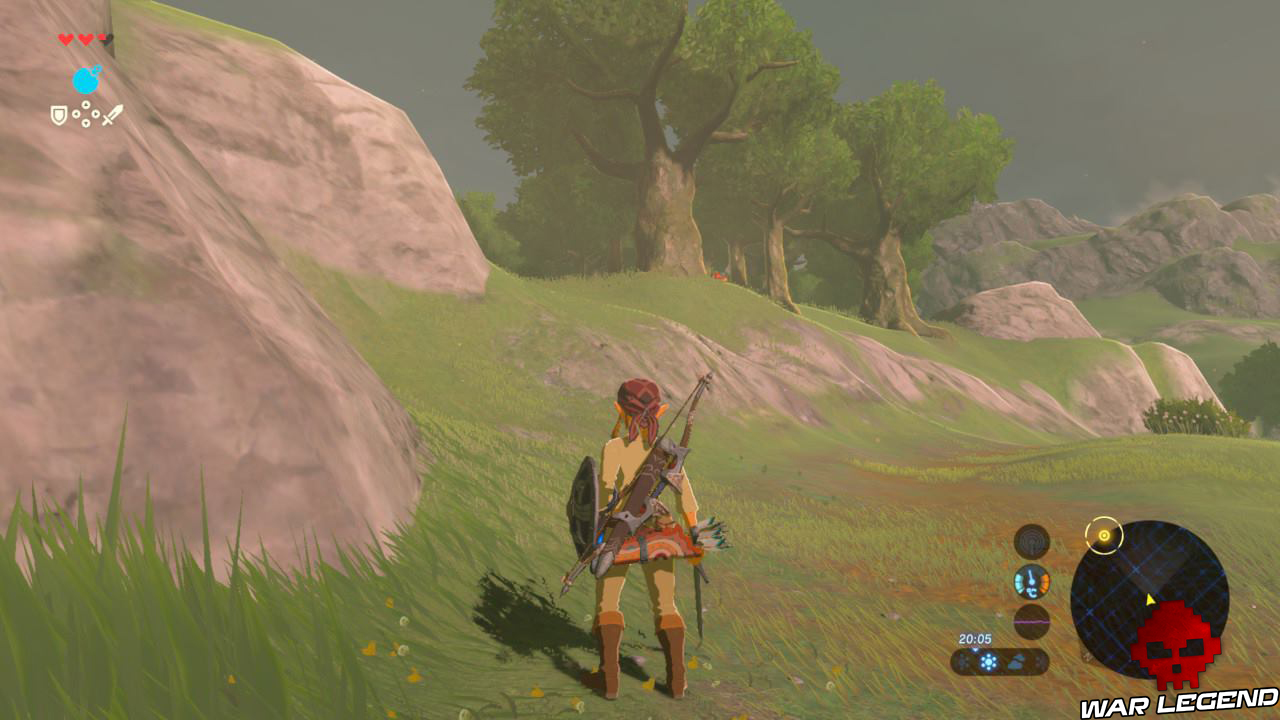Viewport: 1280px width, 720px height.
Task: Click the sun weather icon
Action: [987, 661]
